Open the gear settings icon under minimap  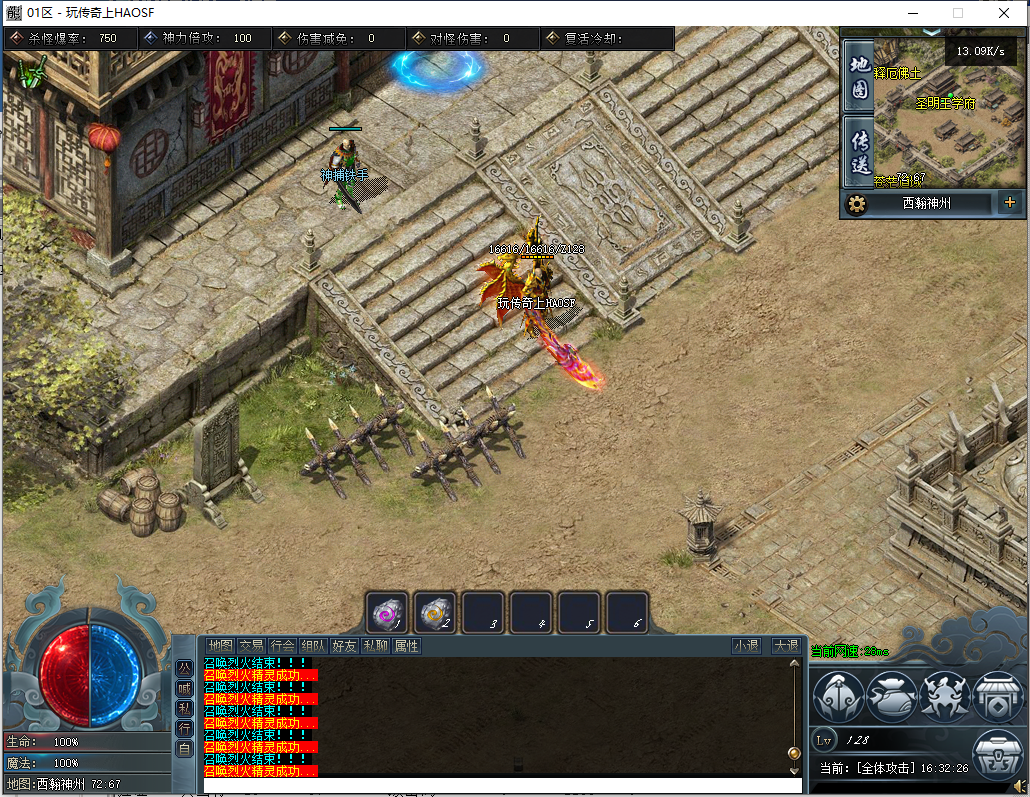[856, 204]
